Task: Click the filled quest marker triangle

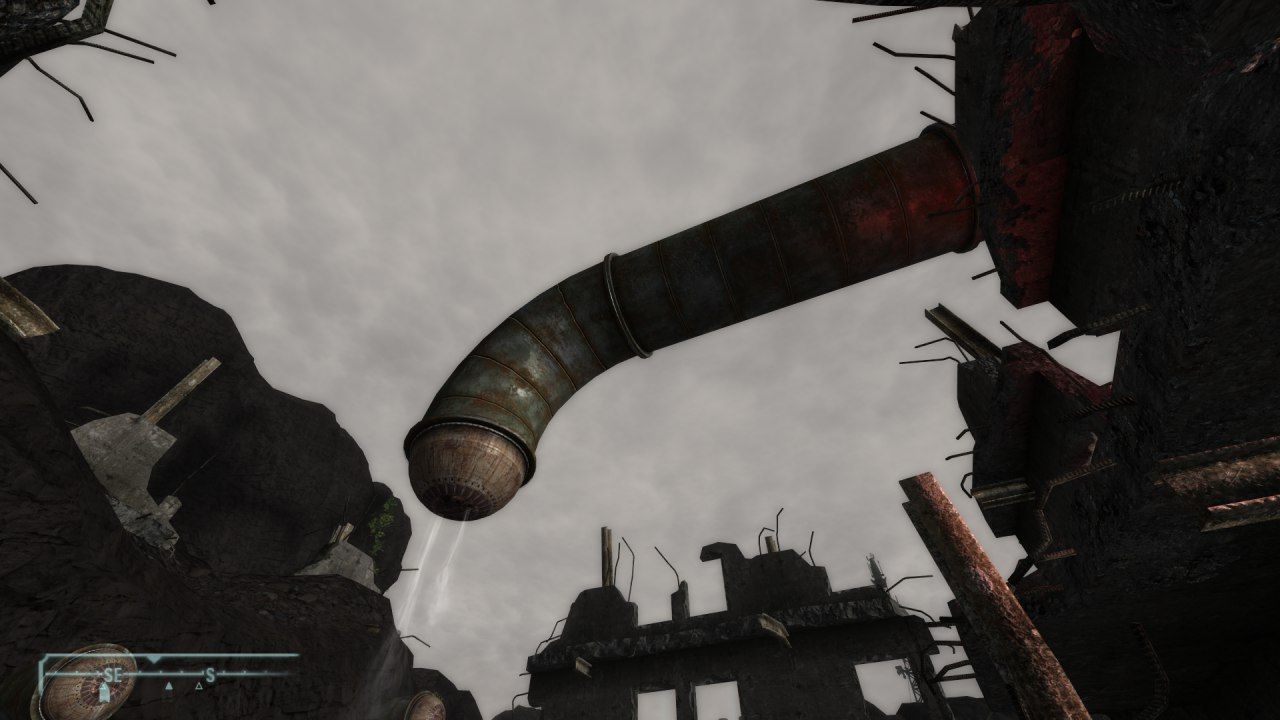Action: 169,686
